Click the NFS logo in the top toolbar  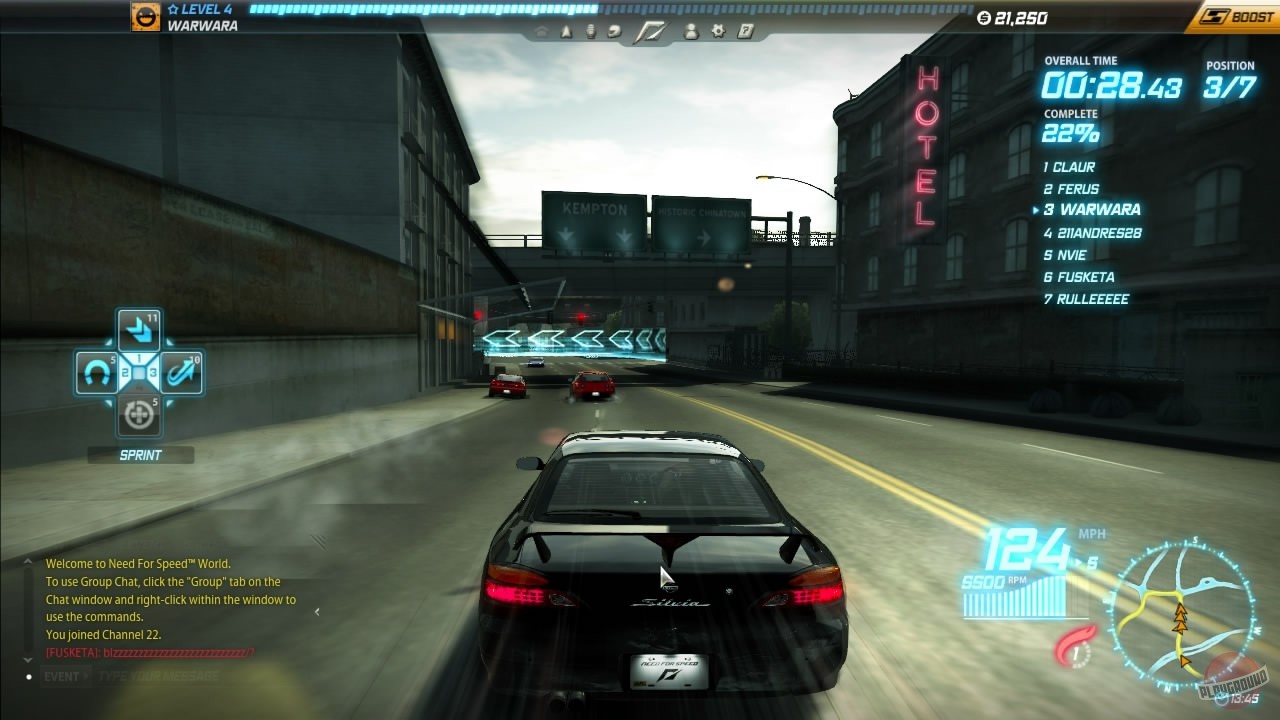651,30
